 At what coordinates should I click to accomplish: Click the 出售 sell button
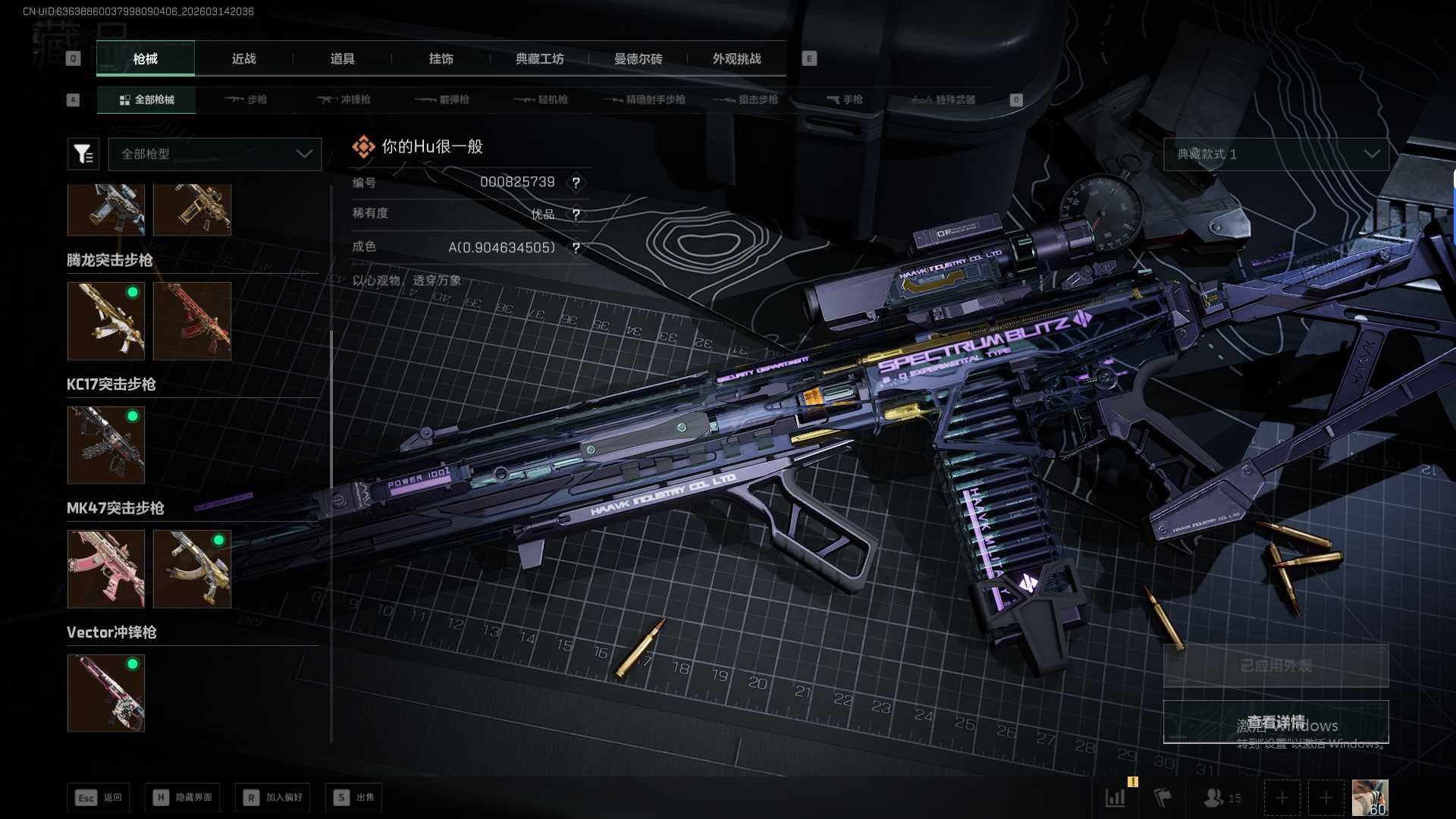click(354, 797)
